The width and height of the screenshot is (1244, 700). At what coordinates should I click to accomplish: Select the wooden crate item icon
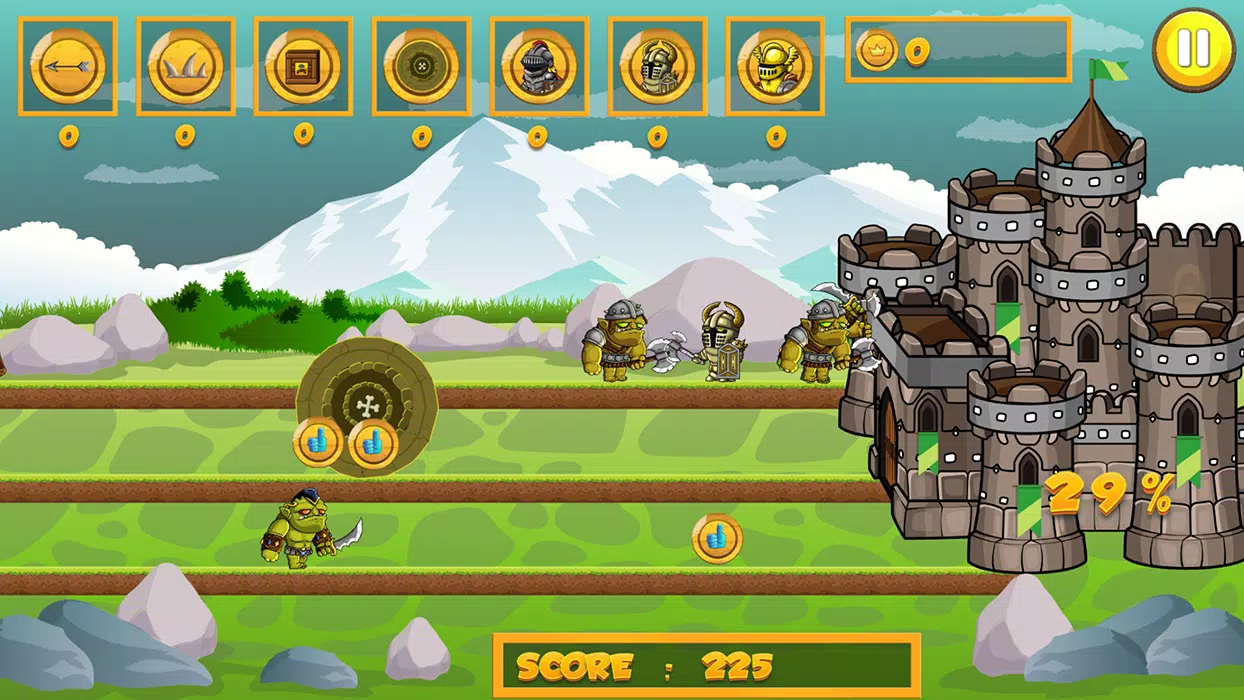coord(303,66)
